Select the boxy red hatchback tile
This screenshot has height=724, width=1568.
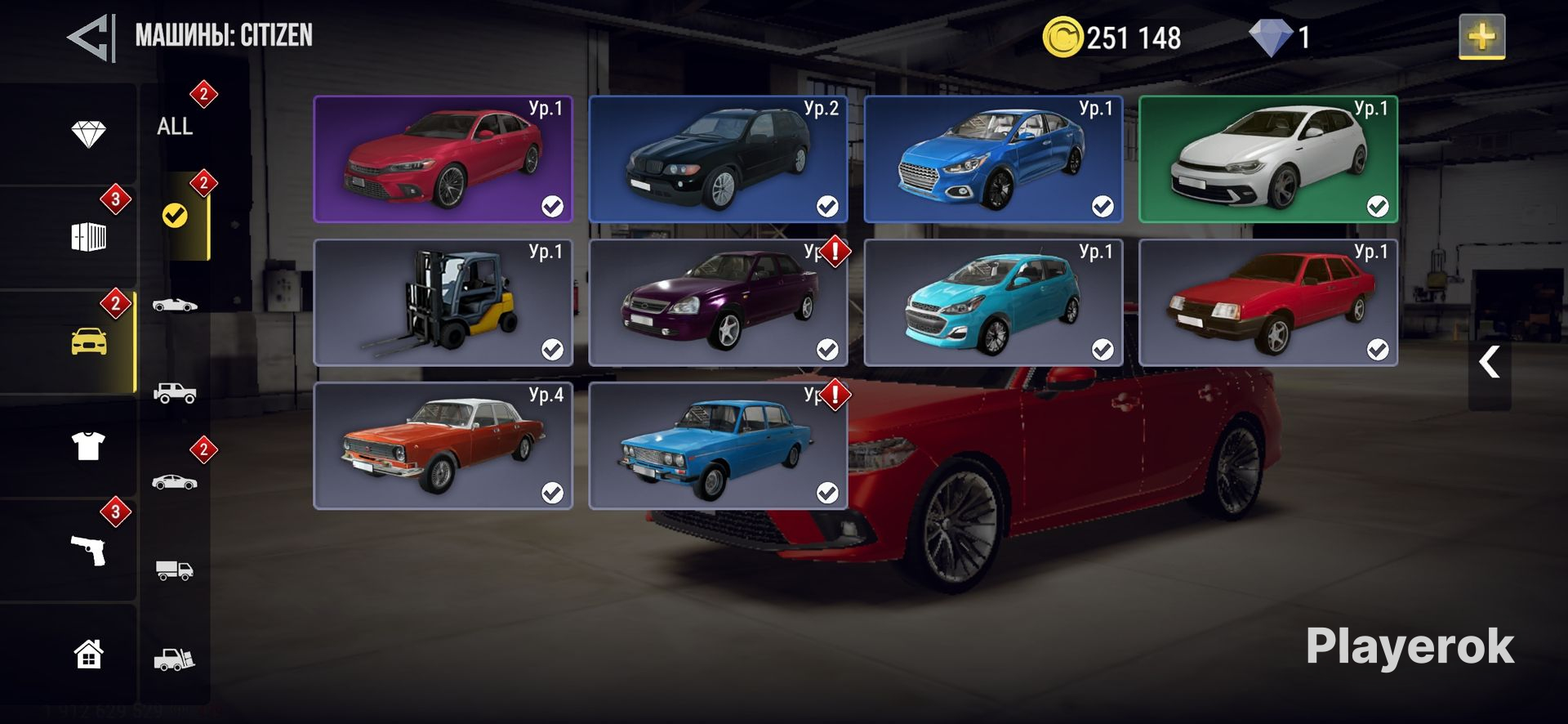pyautogui.click(x=1268, y=302)
